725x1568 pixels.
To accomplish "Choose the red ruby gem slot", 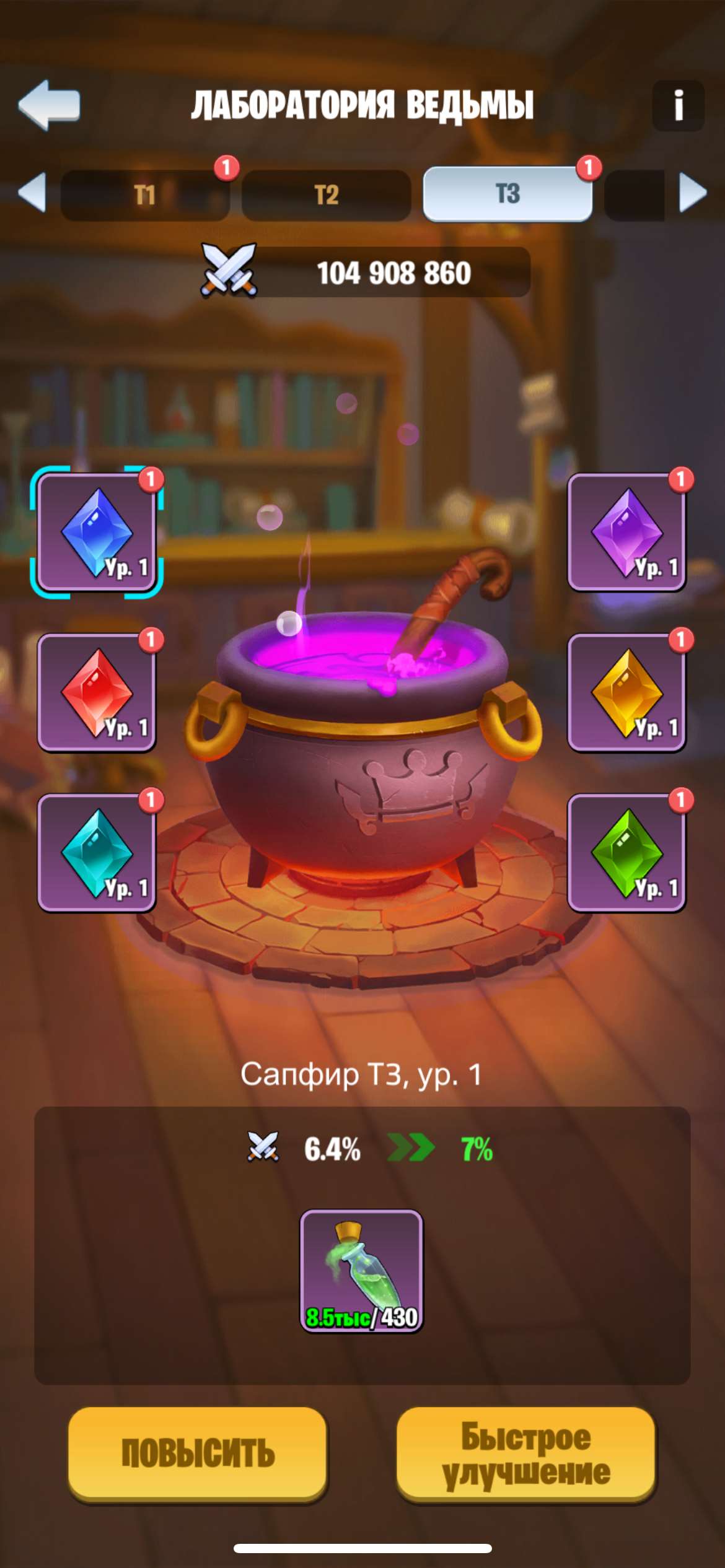I will [x=97, y=692].
